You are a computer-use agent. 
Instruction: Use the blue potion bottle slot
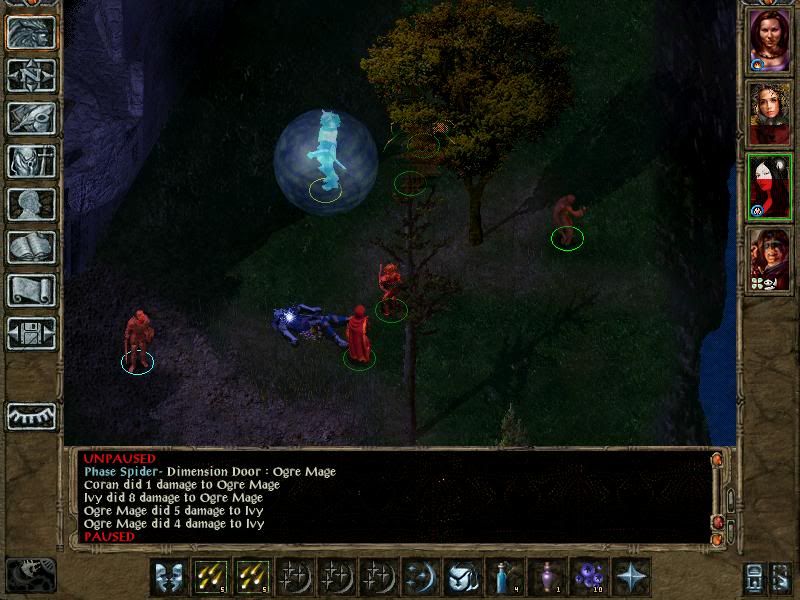pos(504,577)
